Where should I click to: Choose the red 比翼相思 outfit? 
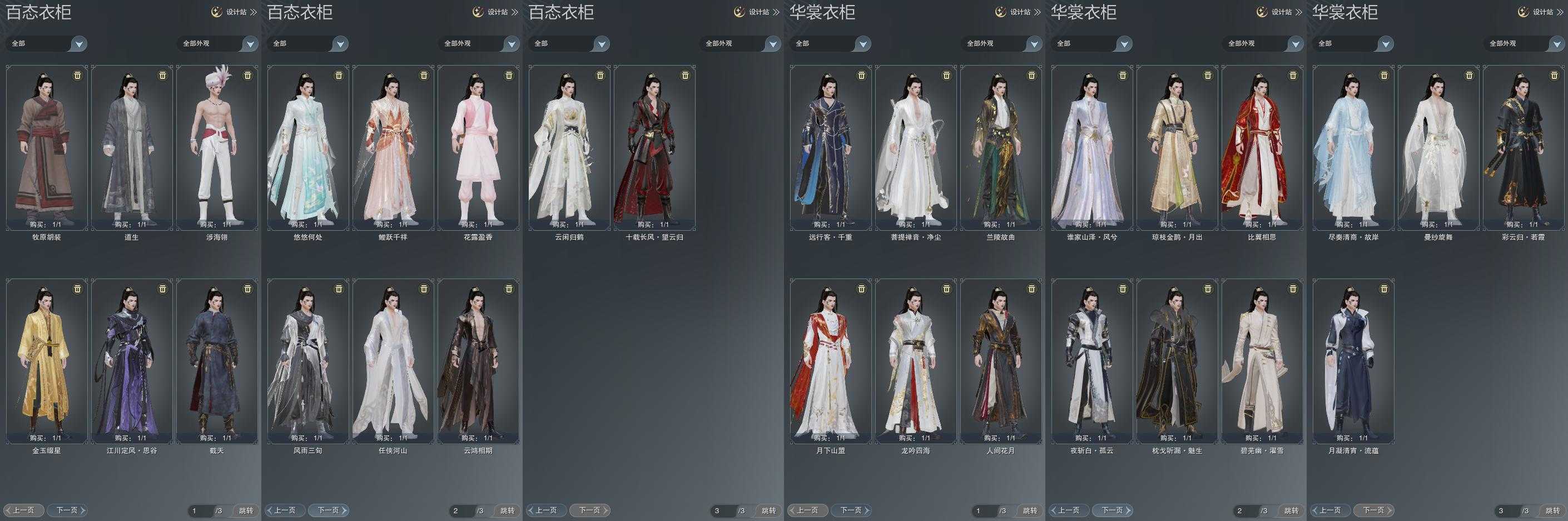[x=1262, y=147]
